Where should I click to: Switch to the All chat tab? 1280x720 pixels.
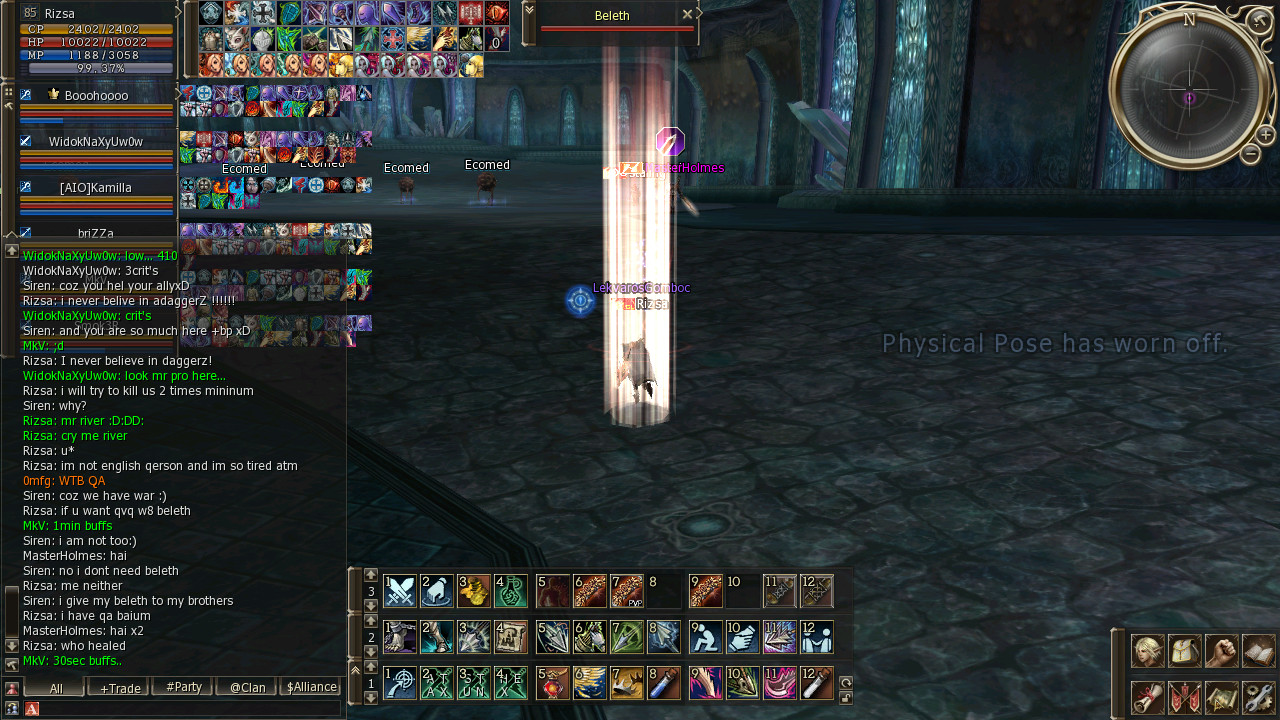pyautogui.click(x=55, y=687)
